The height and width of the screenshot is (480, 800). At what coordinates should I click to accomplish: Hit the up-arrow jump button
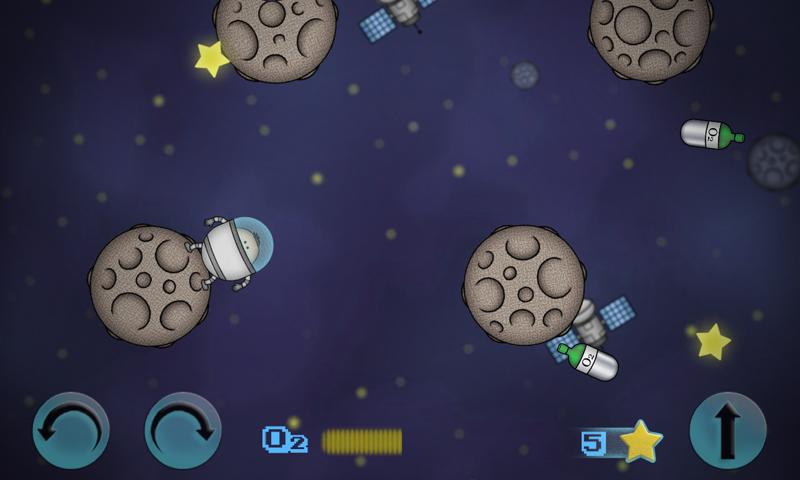pyautogui.click(x=728, y=431)
